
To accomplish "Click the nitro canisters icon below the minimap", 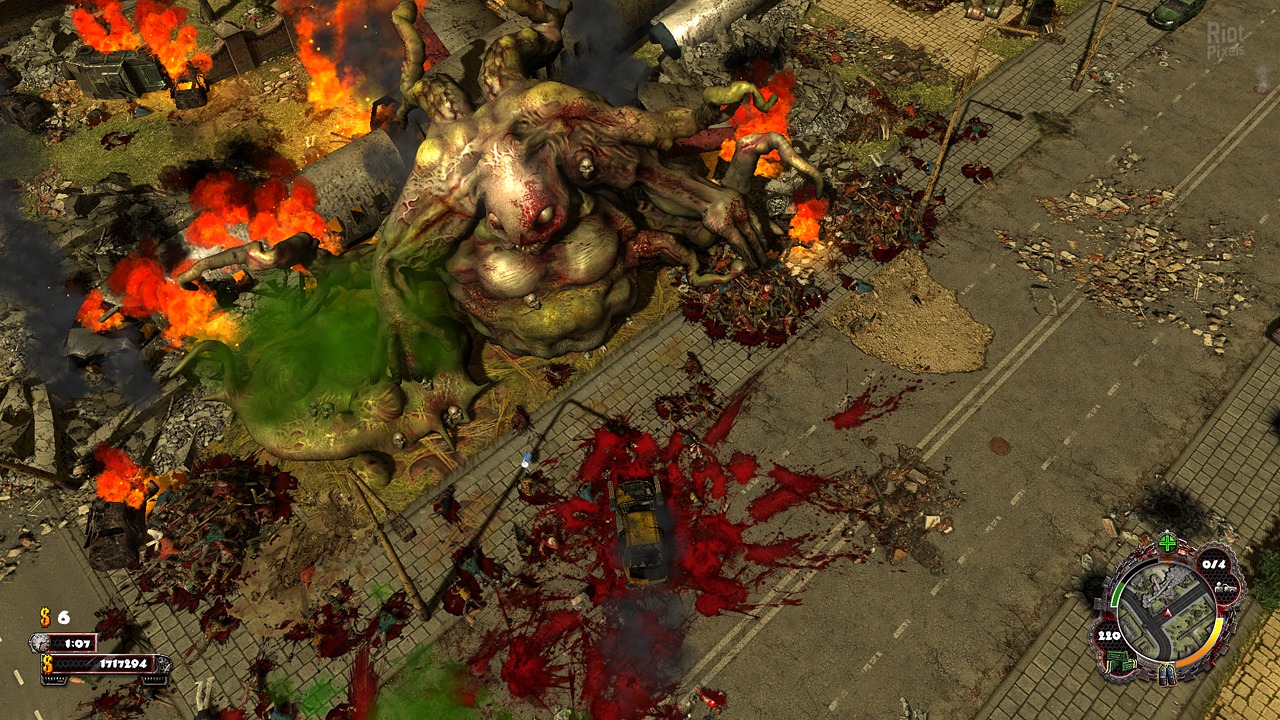I will point(1167,676).
